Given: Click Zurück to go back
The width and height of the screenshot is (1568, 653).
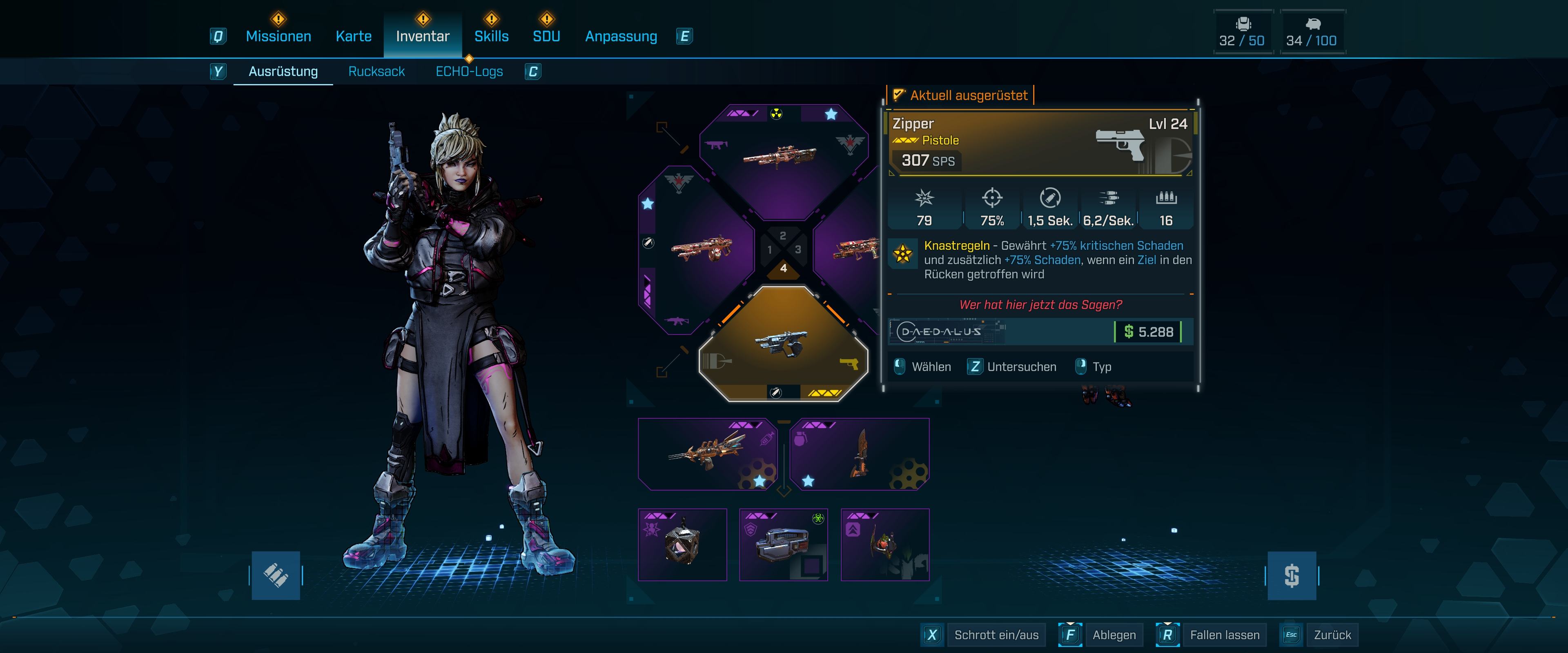Looking at the screenshot, I should [x=1332, y=635].
